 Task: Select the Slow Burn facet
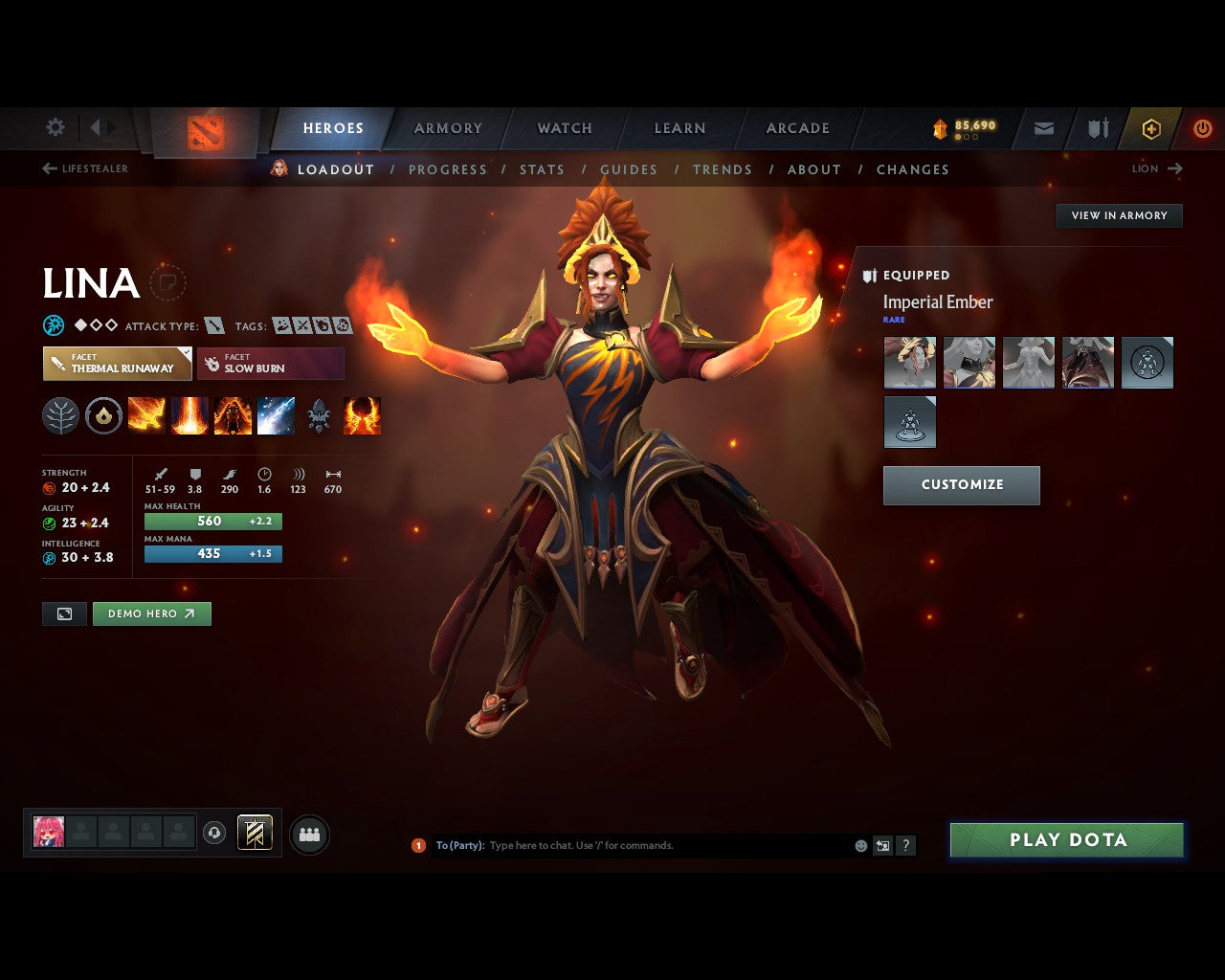[271, 364]
